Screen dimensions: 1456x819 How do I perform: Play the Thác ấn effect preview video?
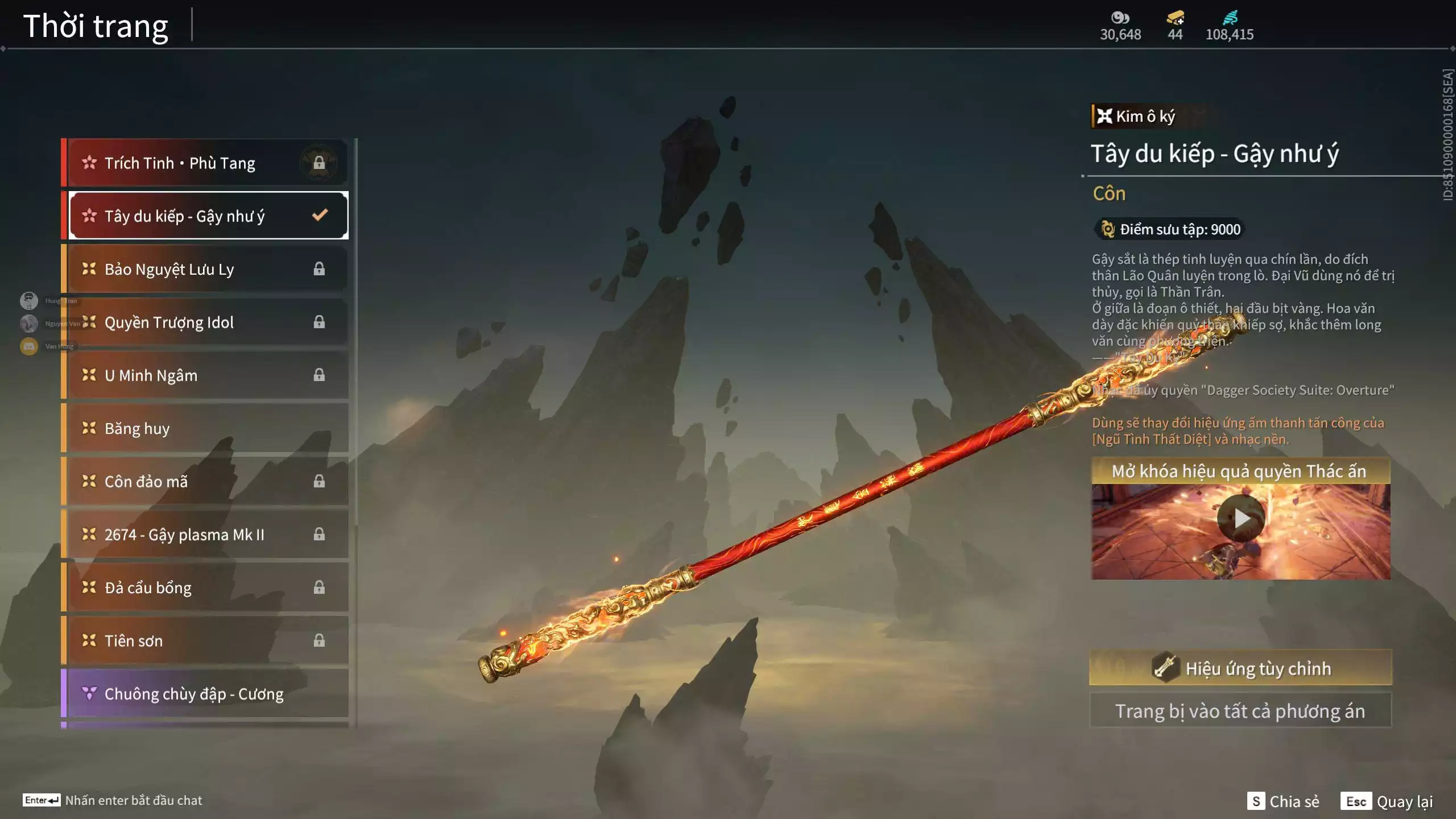pos(1241,518)
